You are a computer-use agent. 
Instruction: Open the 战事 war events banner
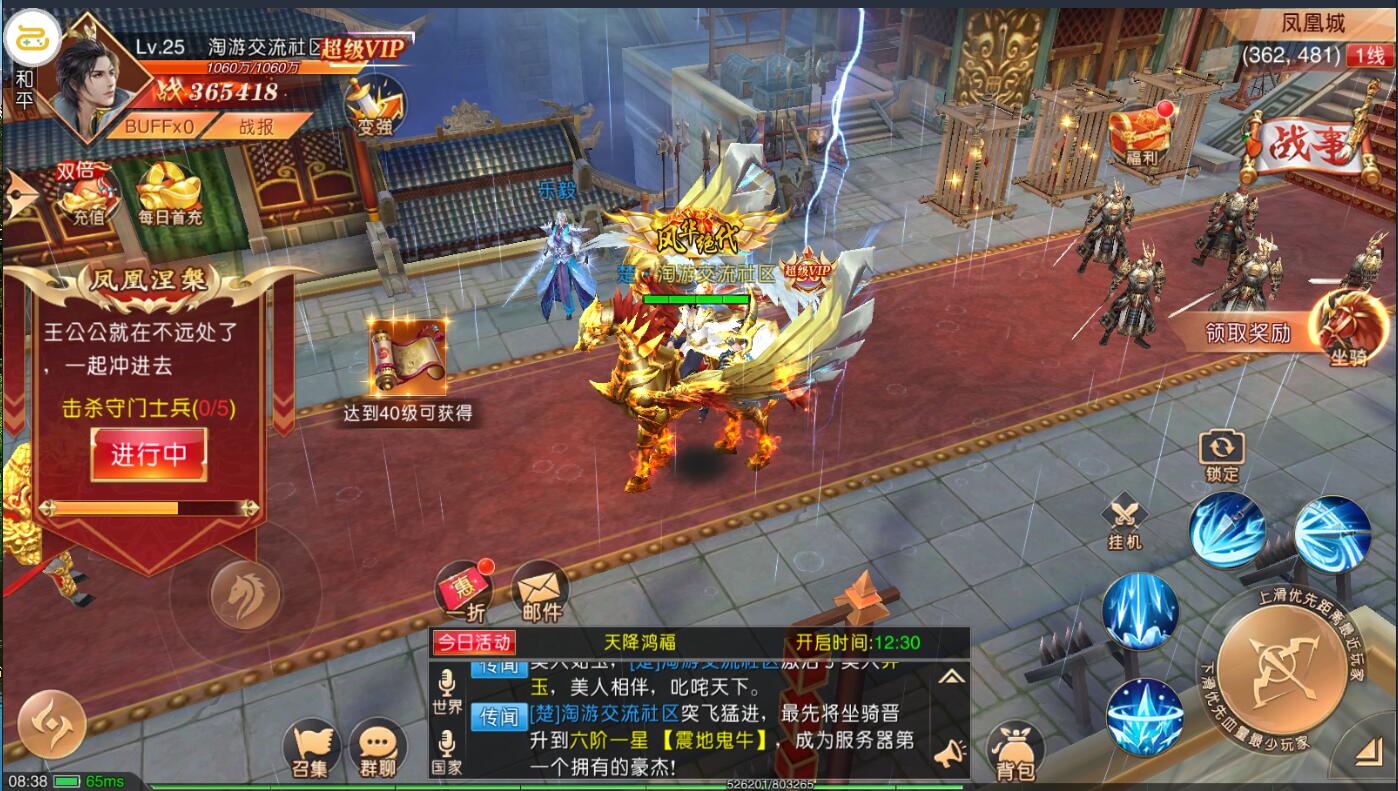pos(1308,148)
